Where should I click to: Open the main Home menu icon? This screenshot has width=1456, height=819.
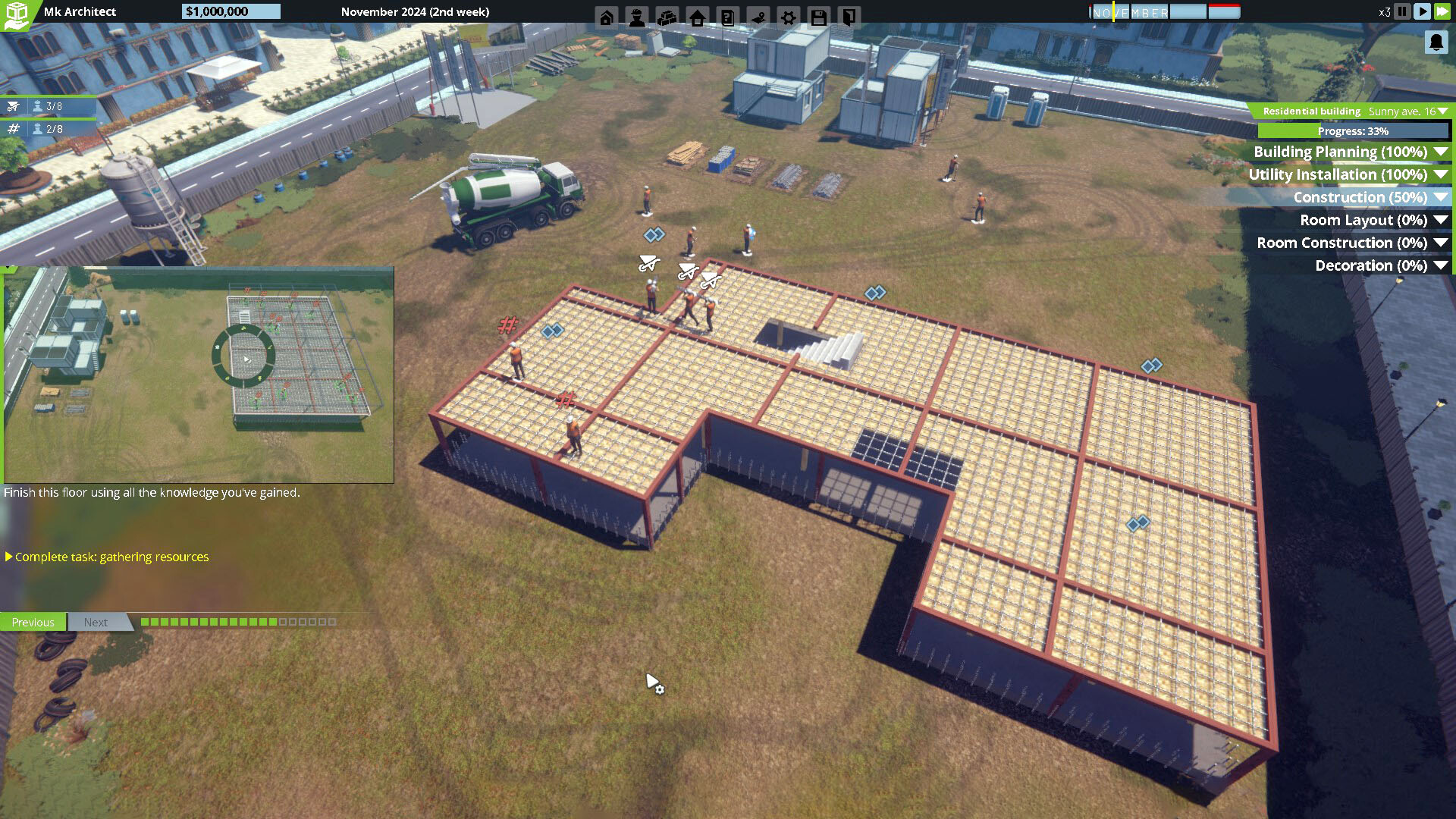point(606,17)
